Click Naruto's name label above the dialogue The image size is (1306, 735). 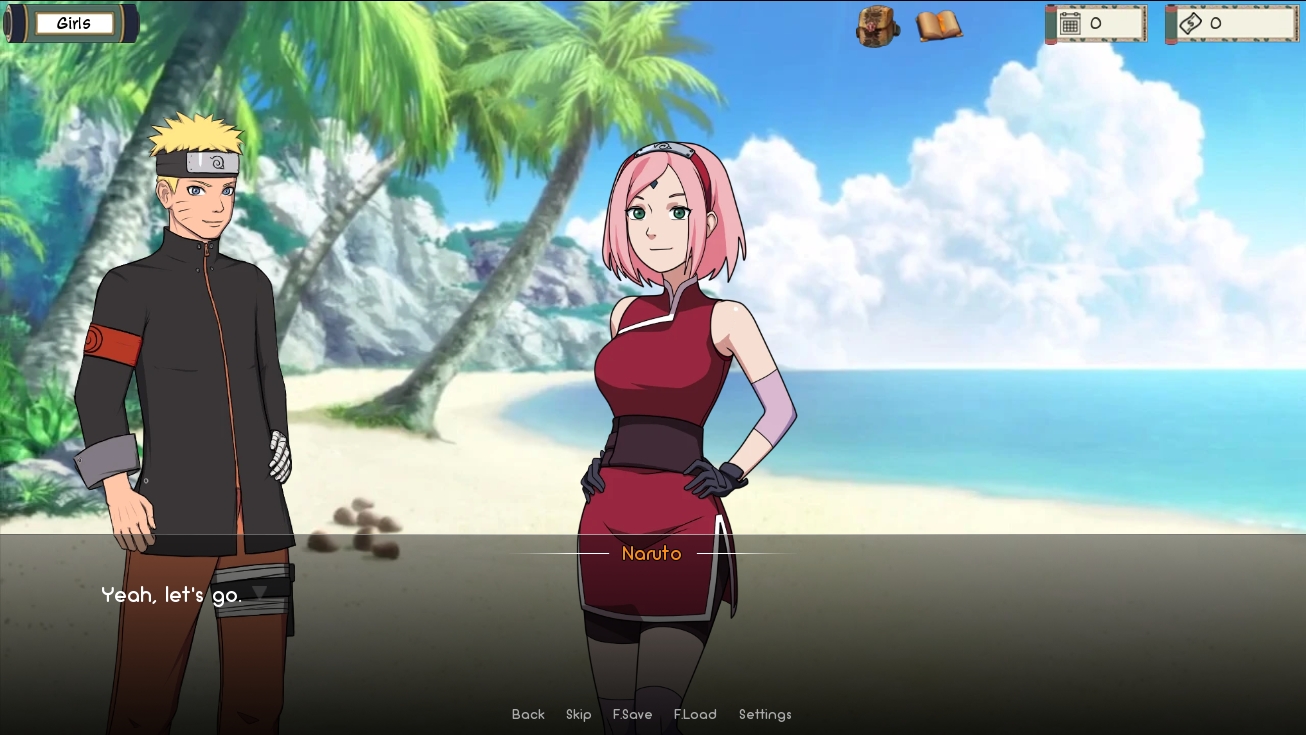click(x=652, y=553)
